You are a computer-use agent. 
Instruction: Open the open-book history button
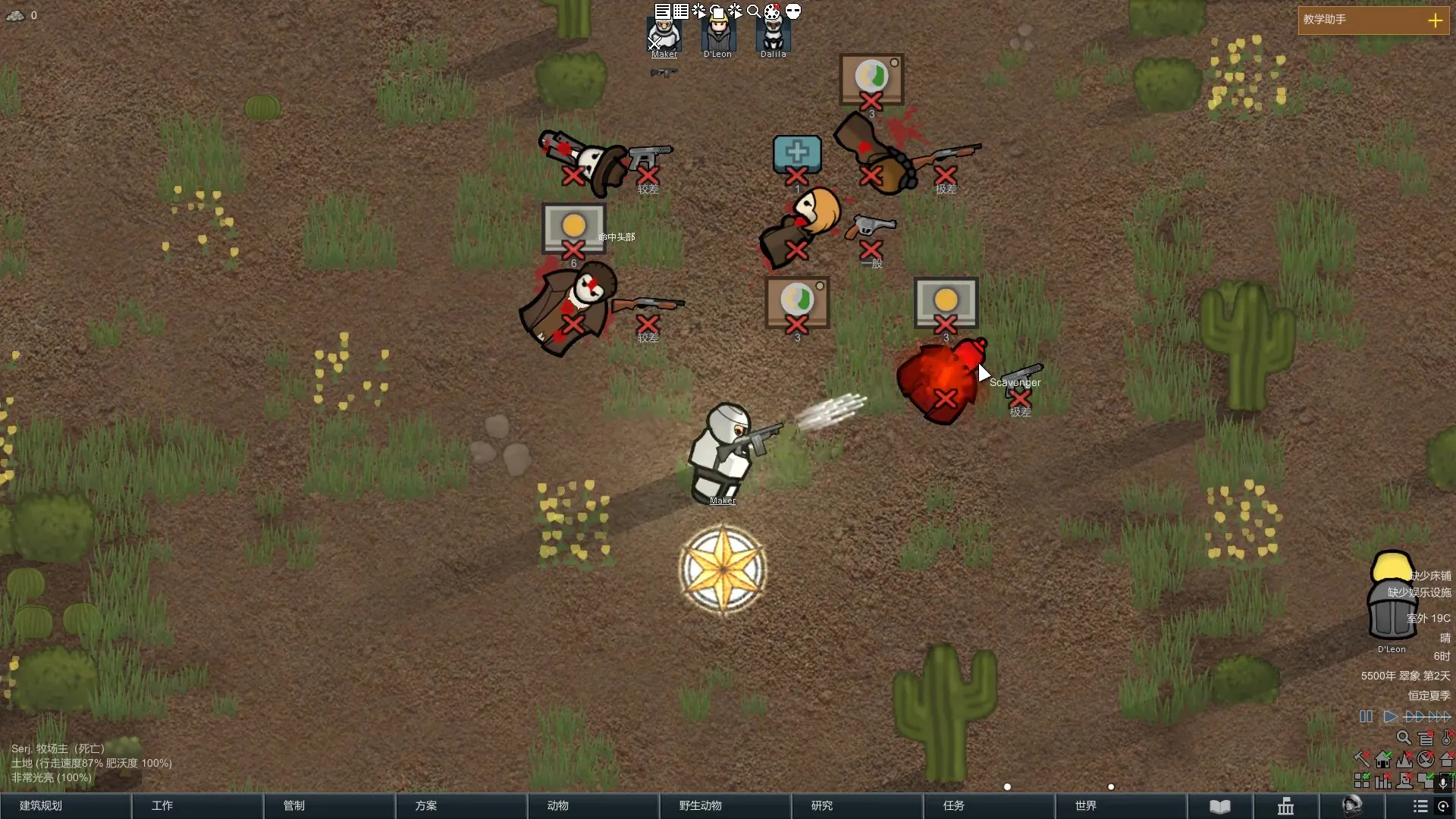(1220, 806)
